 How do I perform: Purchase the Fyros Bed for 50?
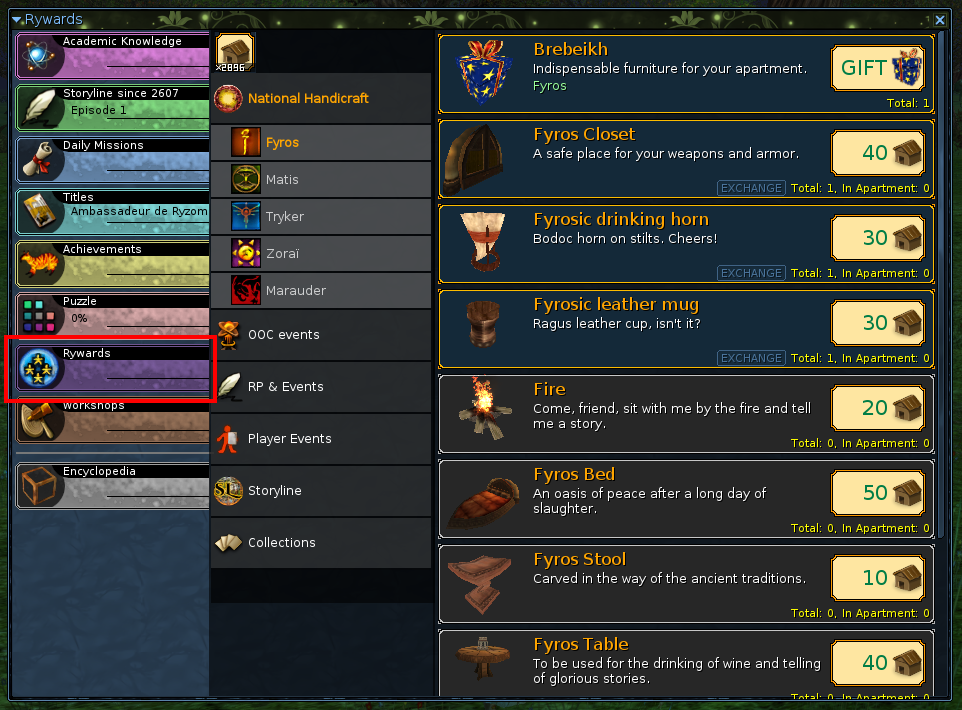(x=877, y=493)
